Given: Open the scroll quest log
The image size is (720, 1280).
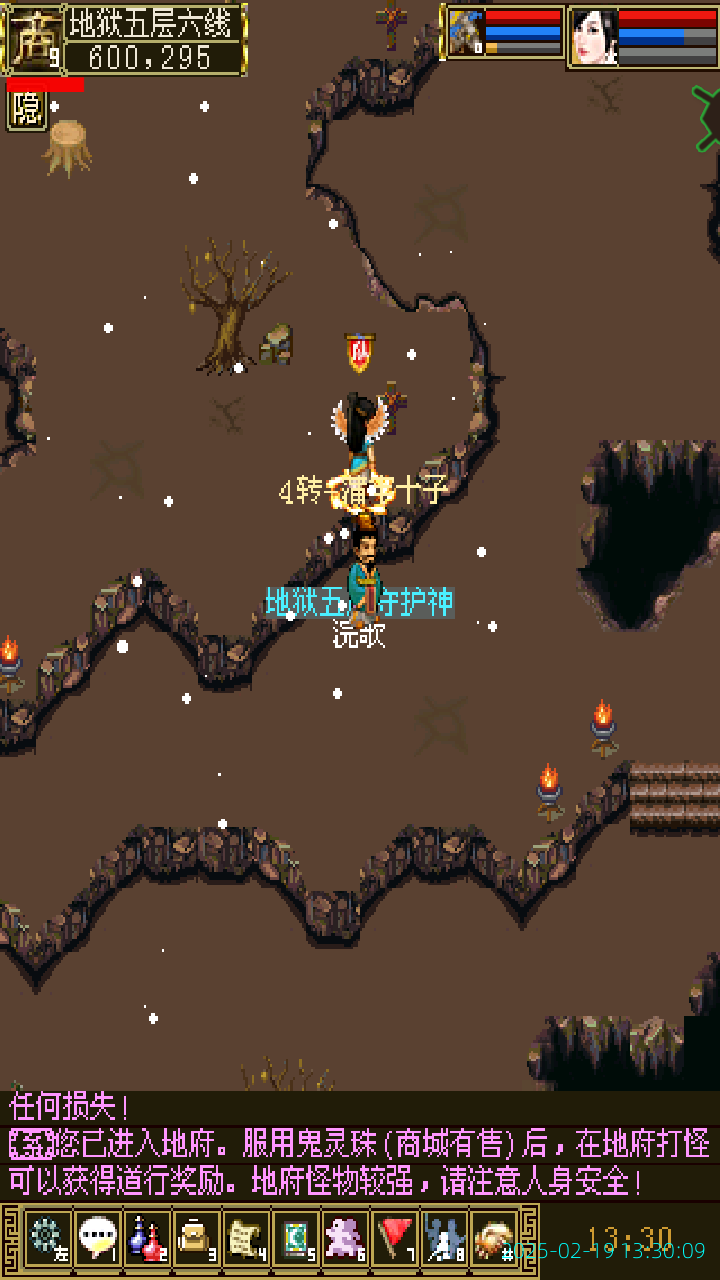Looking at the screenshot, I should (246, 1237).
